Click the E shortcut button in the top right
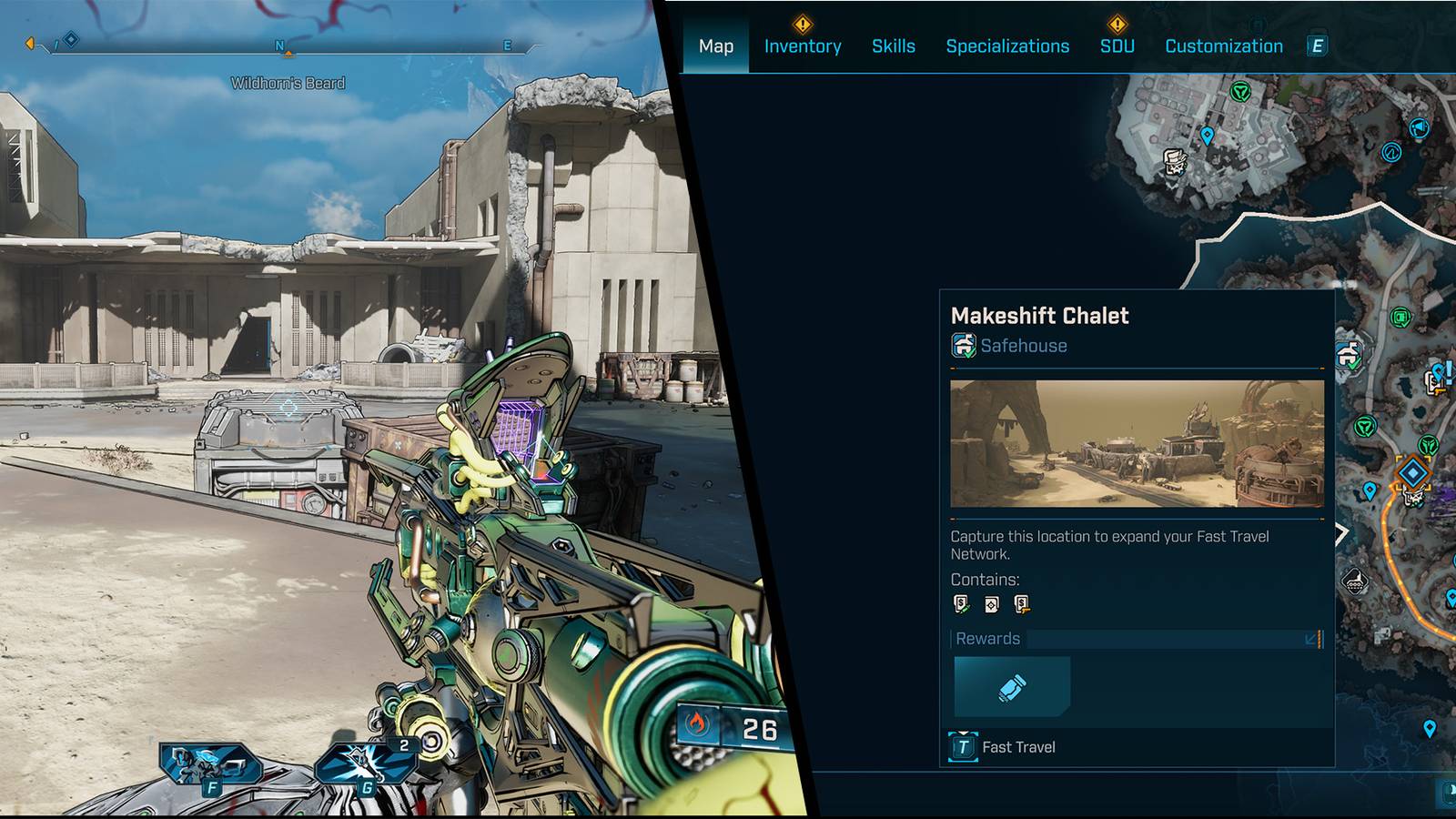Viewport: 1456px width, 819px height. pyautogui.click(x=1316, y=44)
